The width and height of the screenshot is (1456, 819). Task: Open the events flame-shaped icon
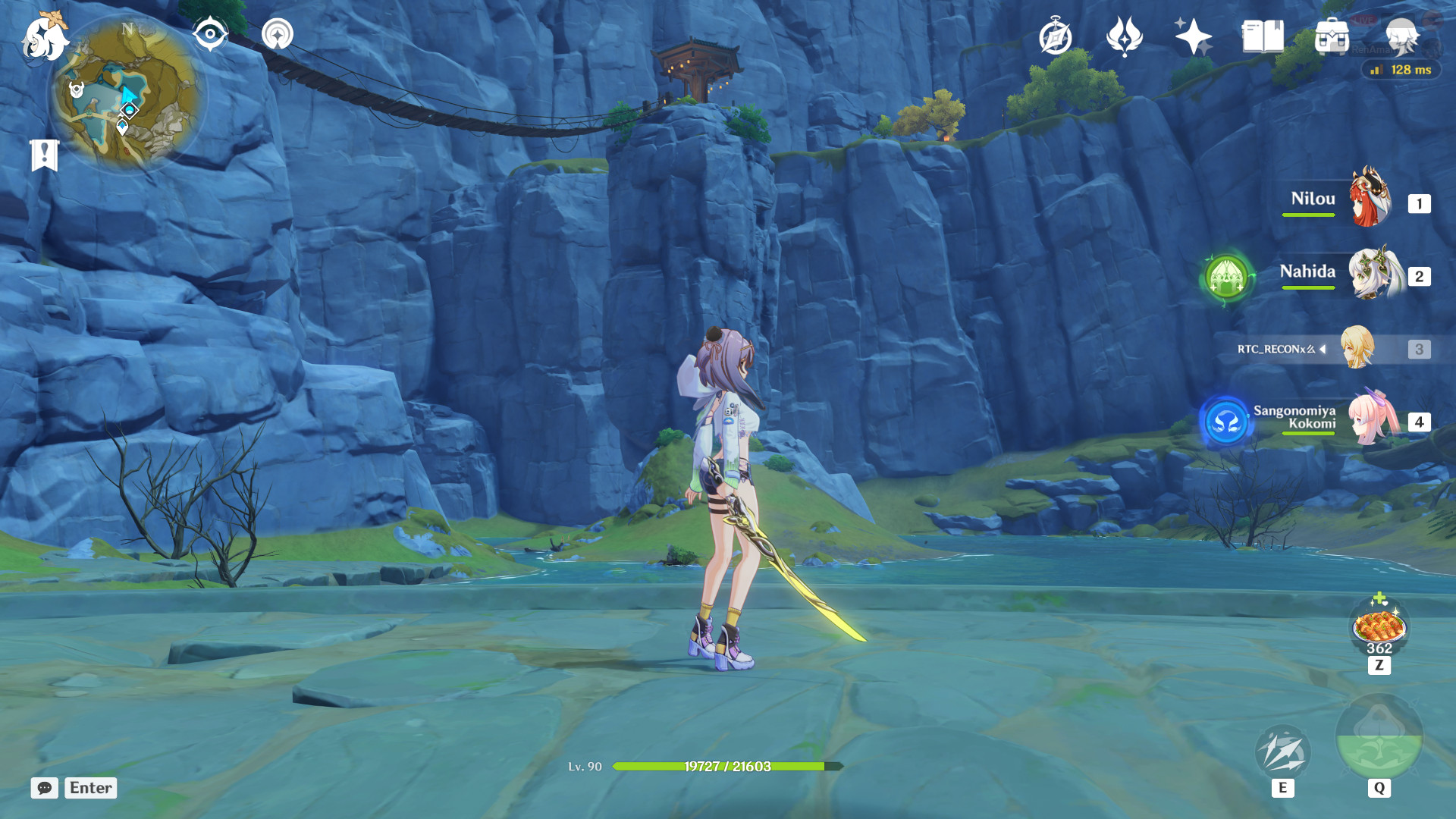(x=1125, y=36)
